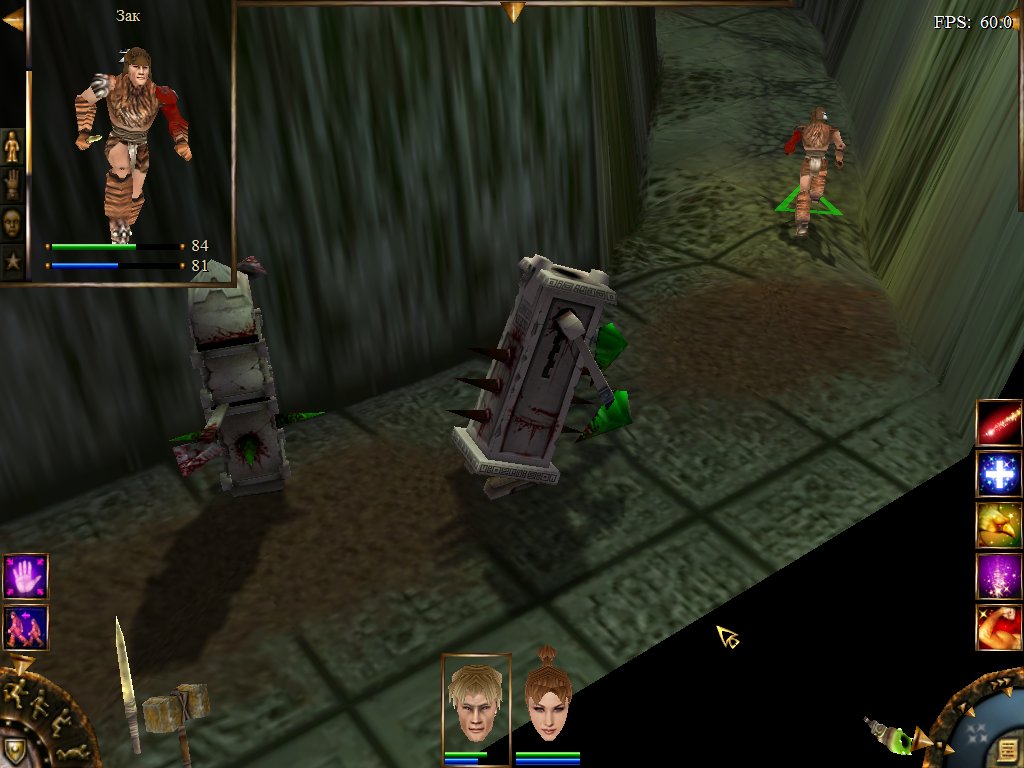Cast the blue cross healing spell
The height and width of the screenshot is (768, 1024).
pos(999,474)
